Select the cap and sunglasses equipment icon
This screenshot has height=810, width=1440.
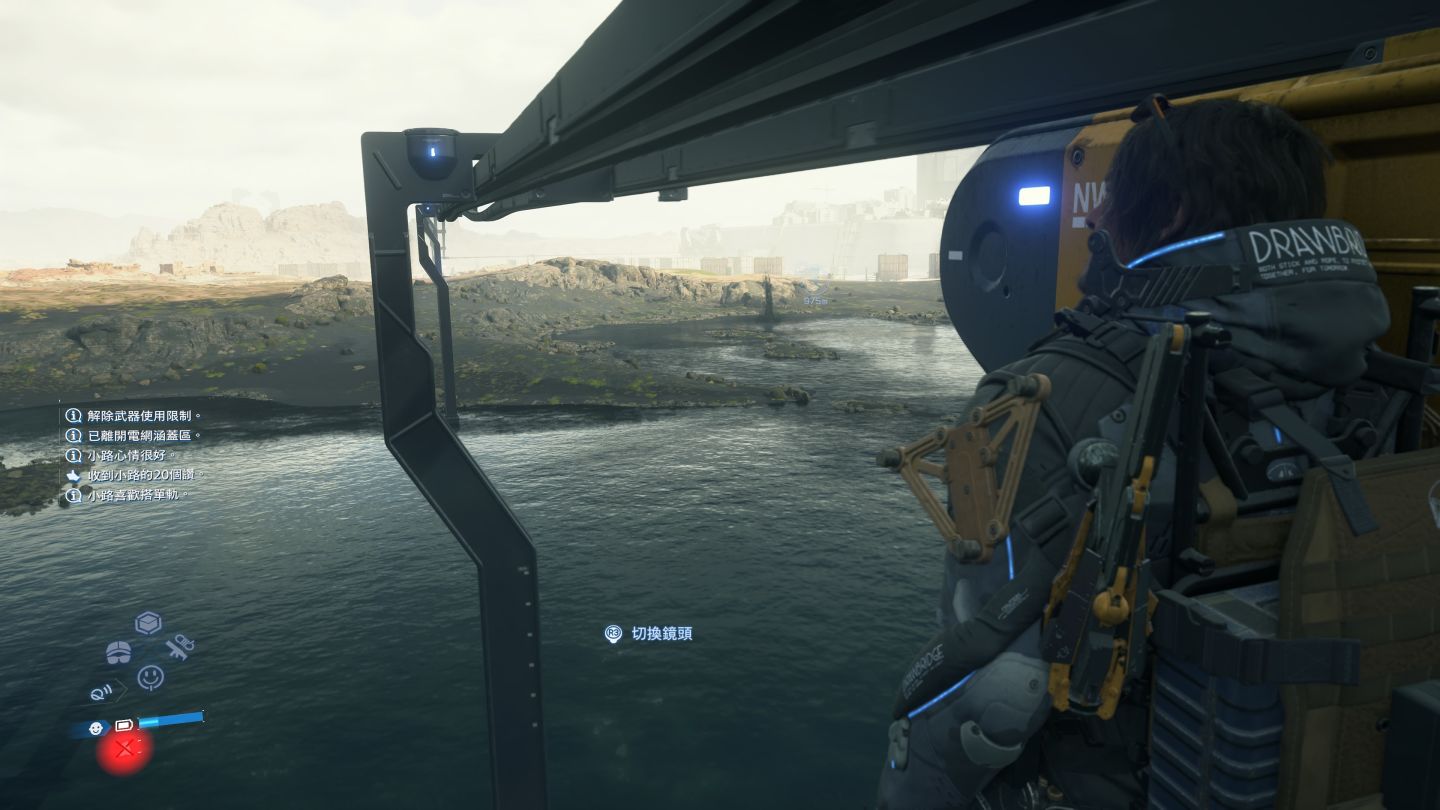(119, 652)
